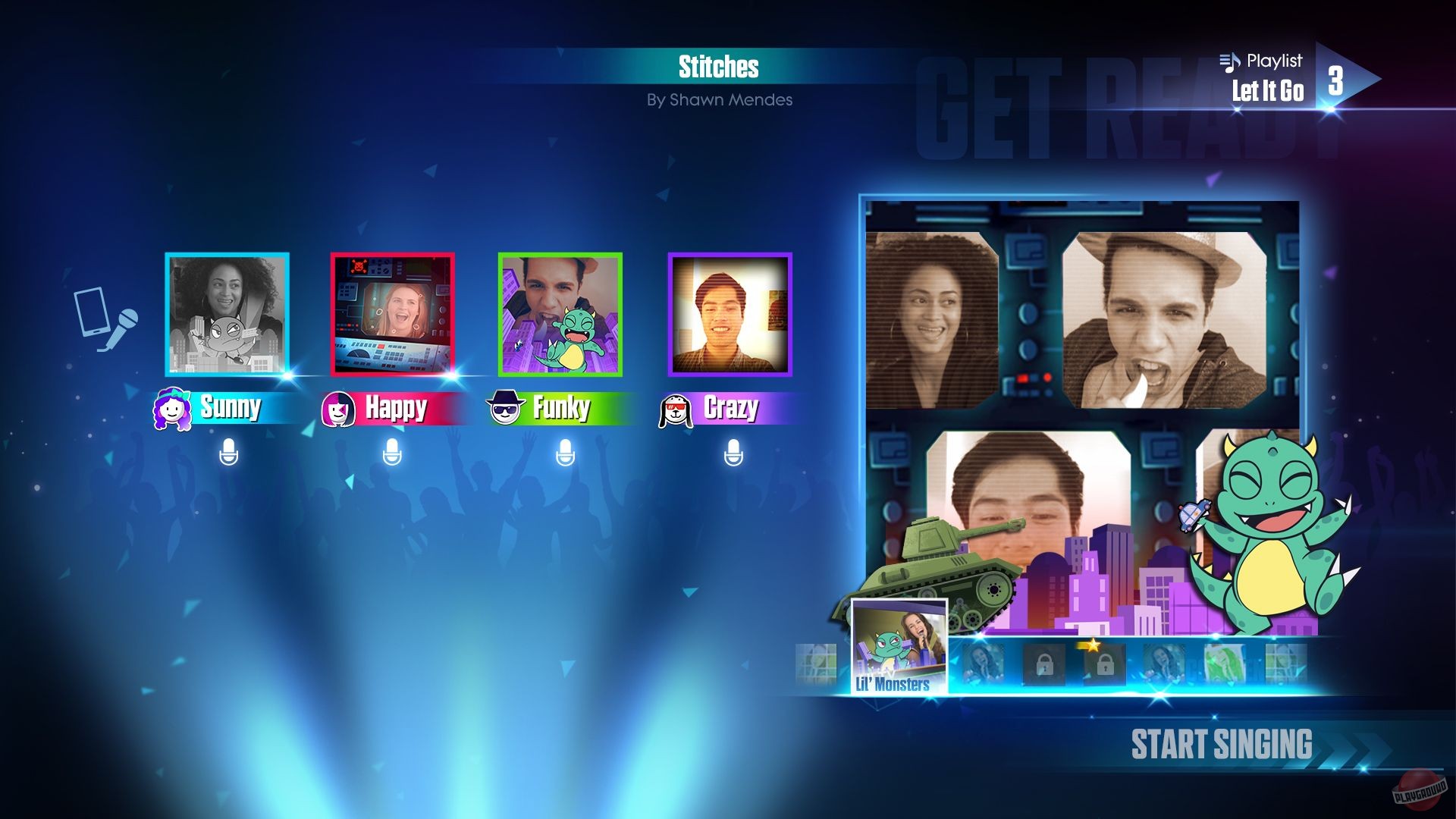
Task: Select the Lil' Monsters theme tab
Action: click(x=899, y=645)
